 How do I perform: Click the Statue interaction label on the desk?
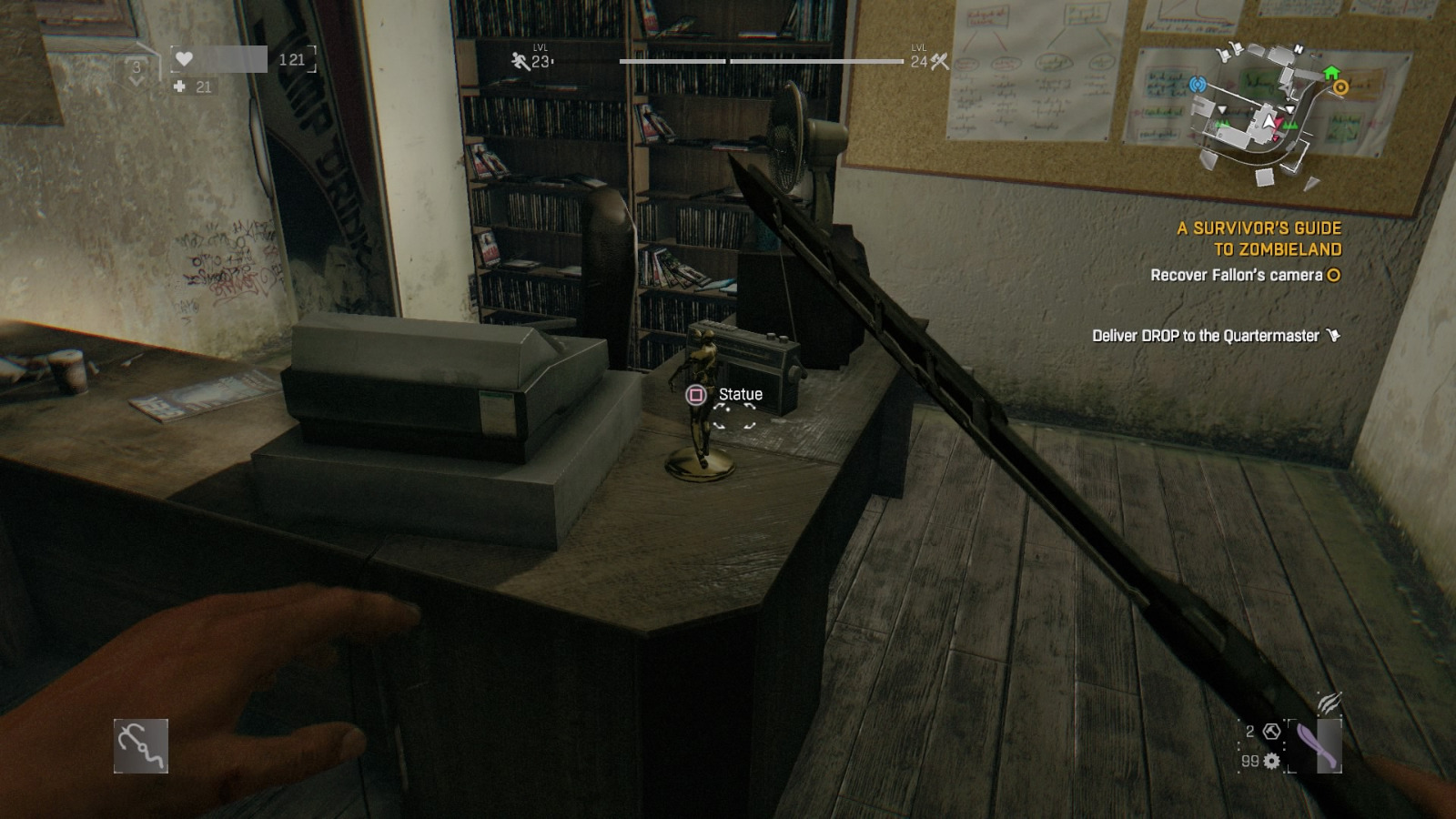pyautogui.click(x=740, y=393)
